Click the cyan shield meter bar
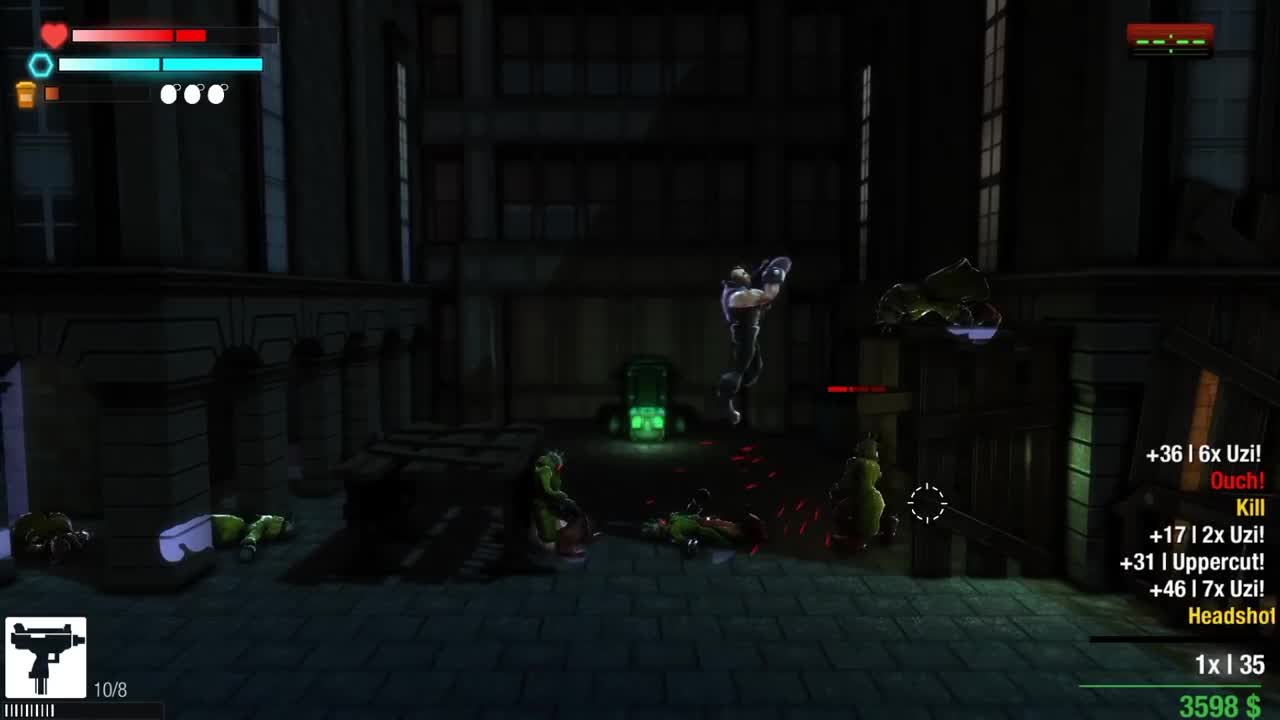The height and width of the screenshot is (720, 1280). pyautogui.click(x=160, y=64)
